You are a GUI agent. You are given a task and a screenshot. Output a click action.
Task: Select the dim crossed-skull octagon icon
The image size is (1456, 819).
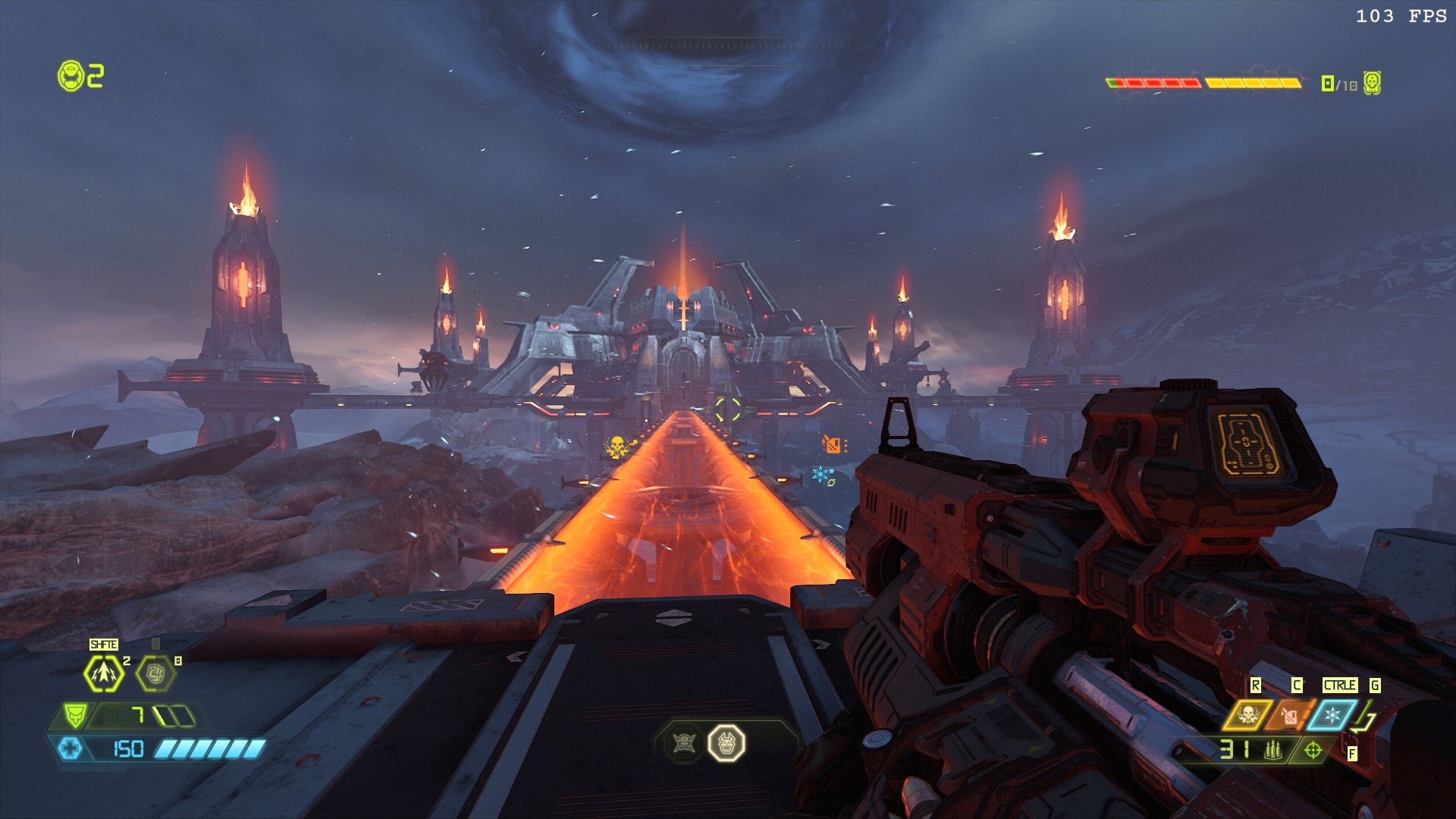click(x=684, y=743)
